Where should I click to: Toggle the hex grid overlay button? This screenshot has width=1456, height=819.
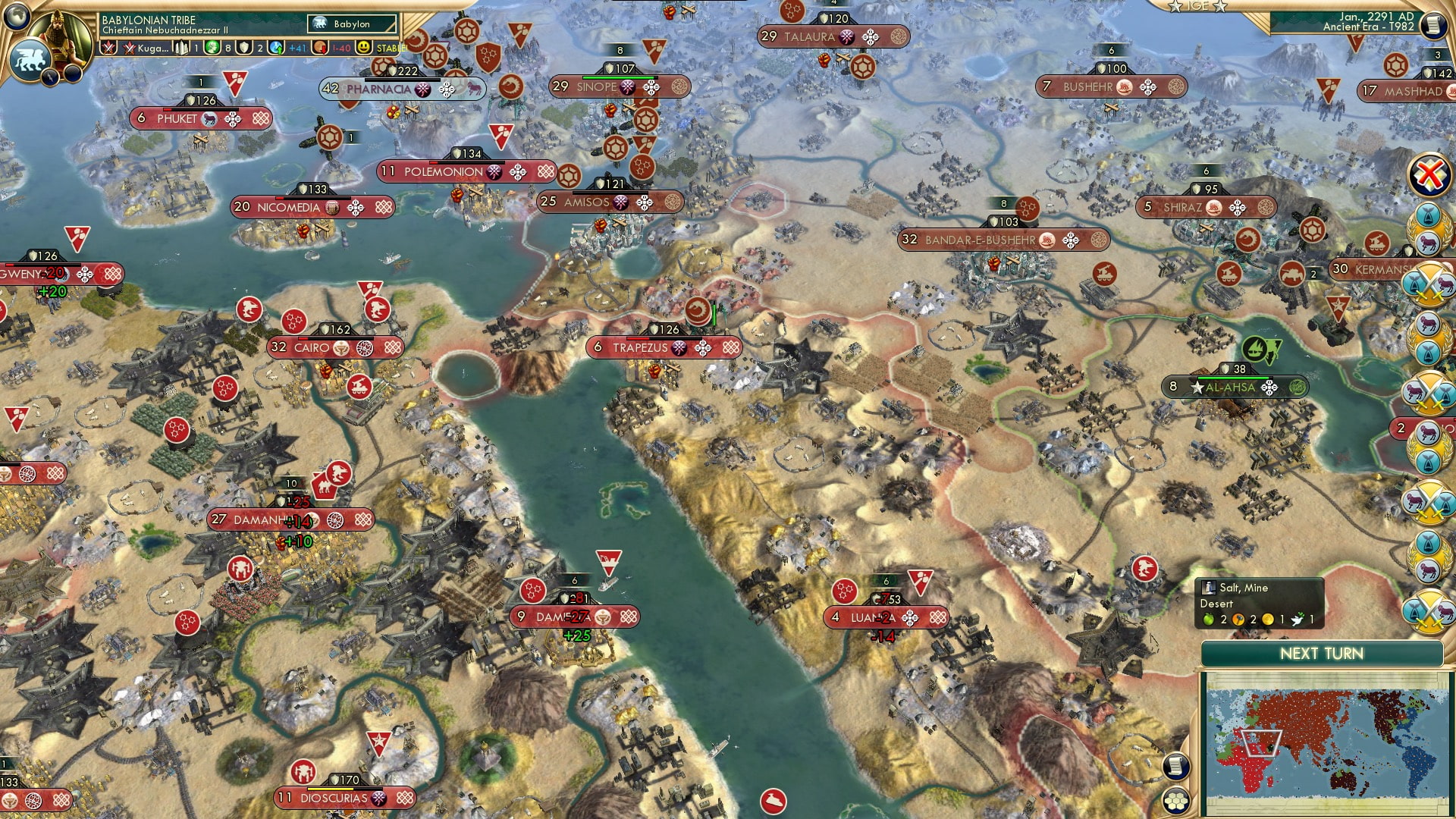(1176, 801)
